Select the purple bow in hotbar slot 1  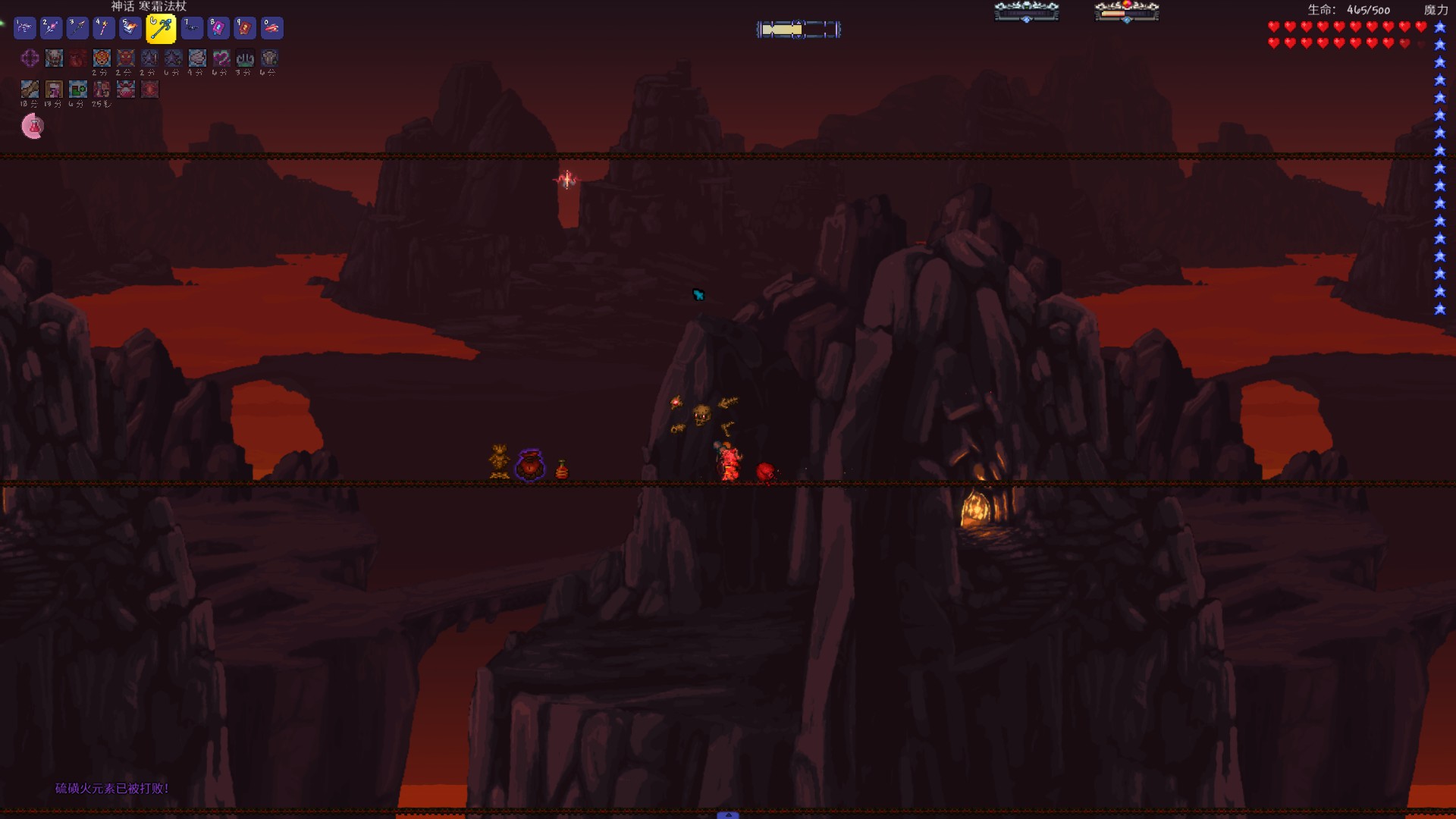(24, 28)
